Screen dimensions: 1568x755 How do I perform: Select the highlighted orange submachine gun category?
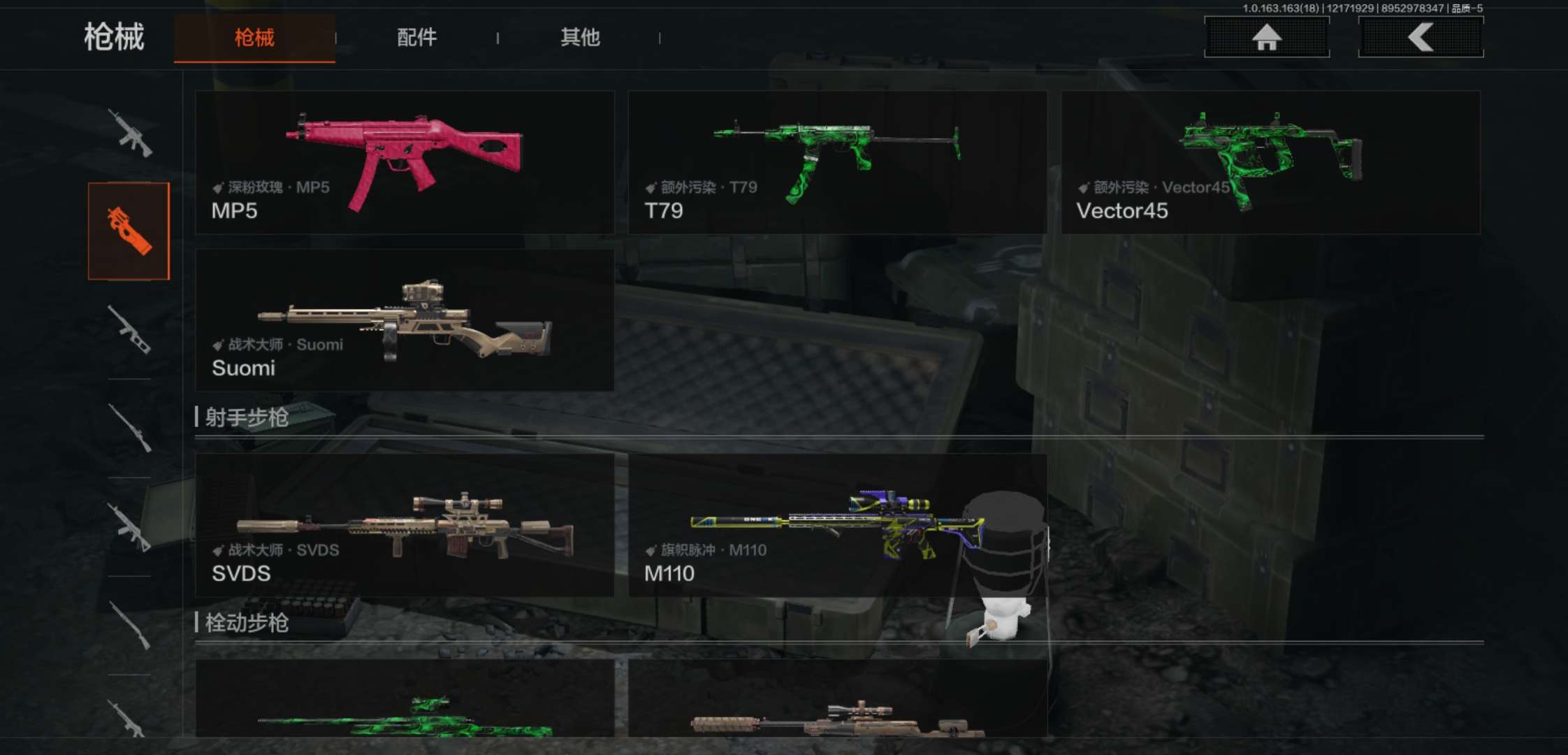pos(129,231)
